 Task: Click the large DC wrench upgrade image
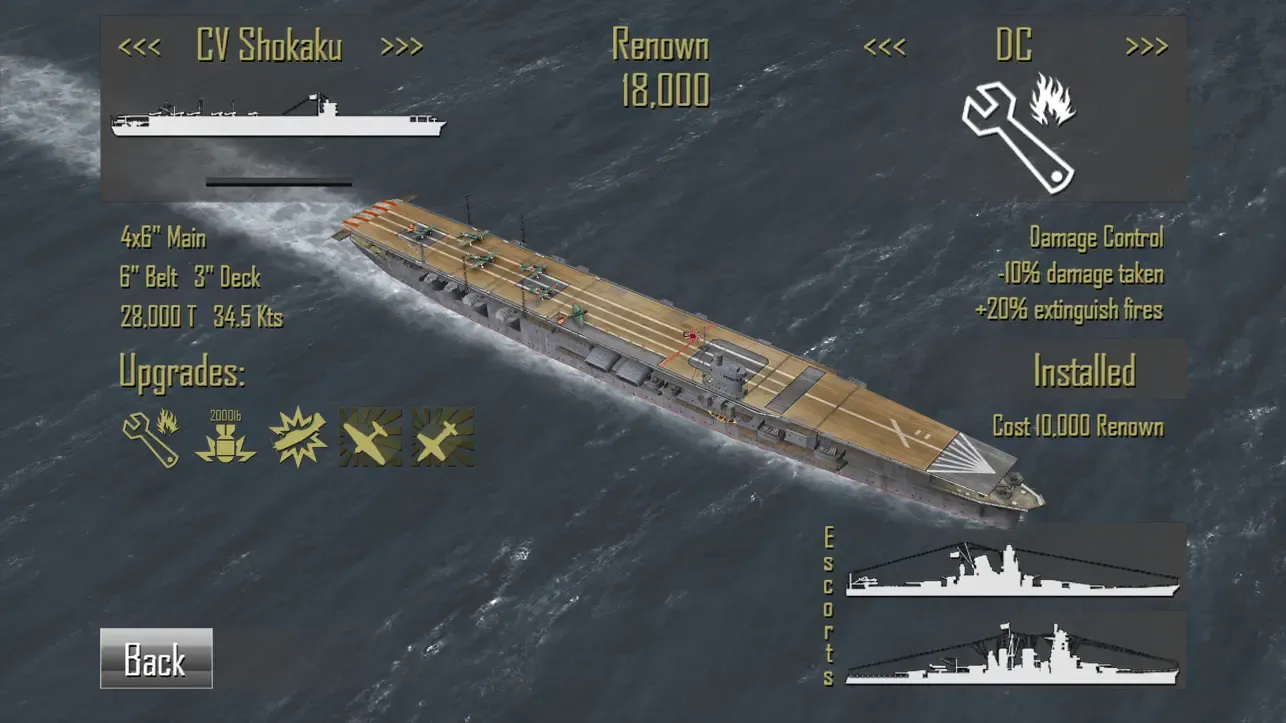point(1017,128)
